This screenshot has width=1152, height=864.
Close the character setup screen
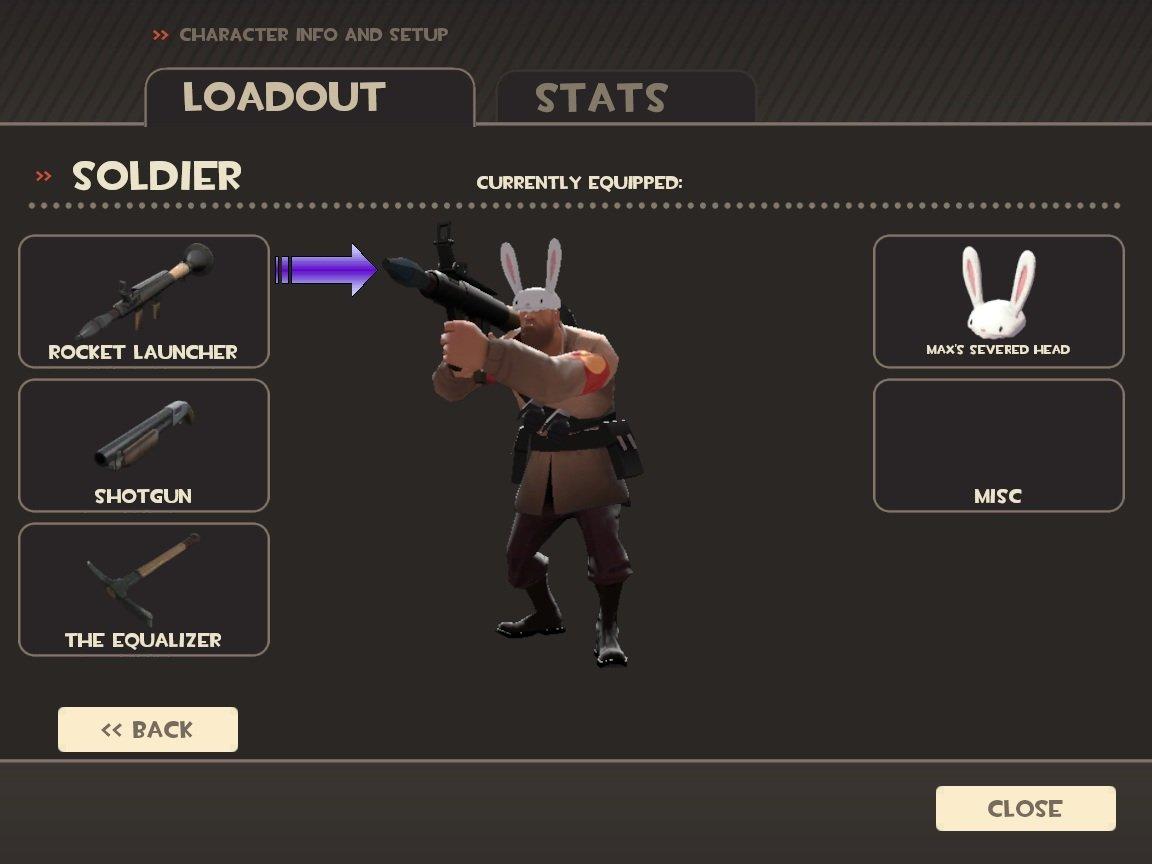tap(1025, 808)
